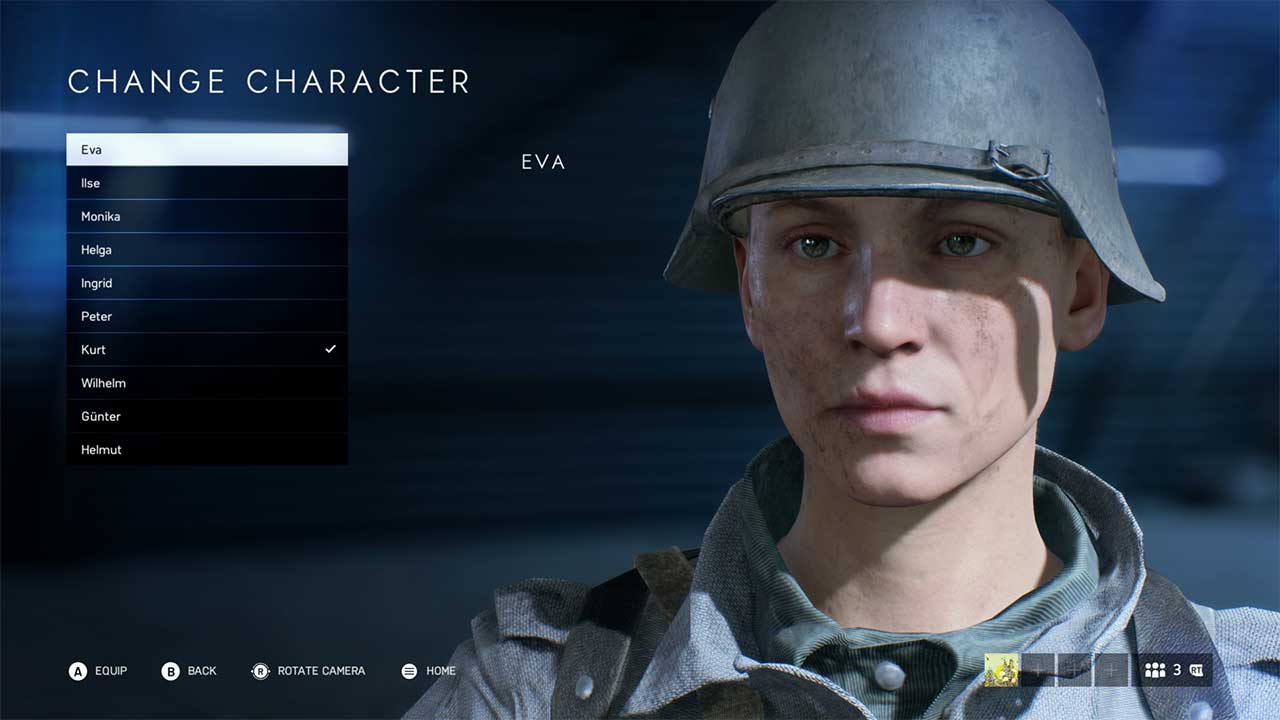Click the active character portrait thumbnail
This screenshot has width=1280, height=720.
pyautogui.click(x=1002, y=670)
